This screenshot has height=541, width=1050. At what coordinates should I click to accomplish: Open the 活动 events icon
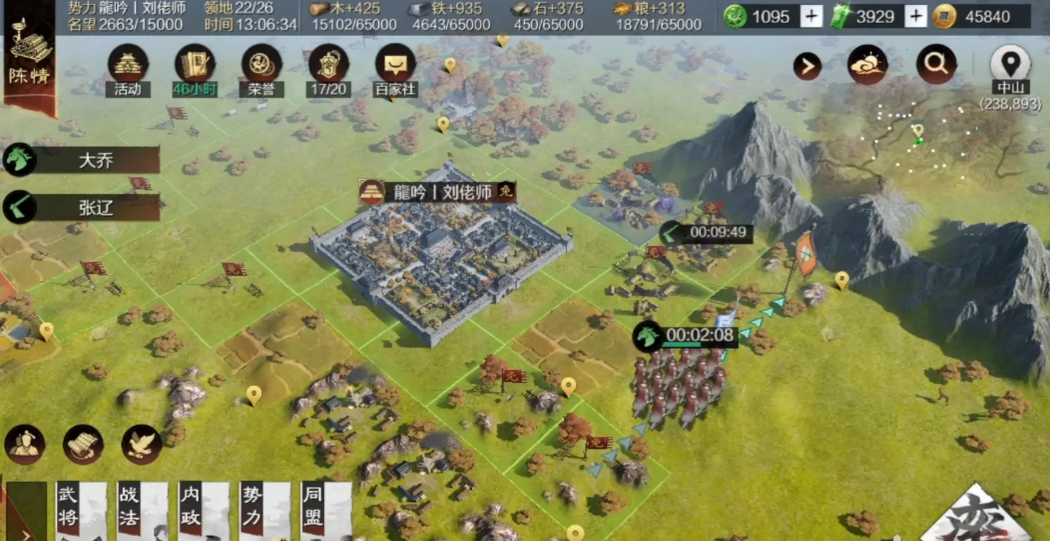[x=128, y=68]
